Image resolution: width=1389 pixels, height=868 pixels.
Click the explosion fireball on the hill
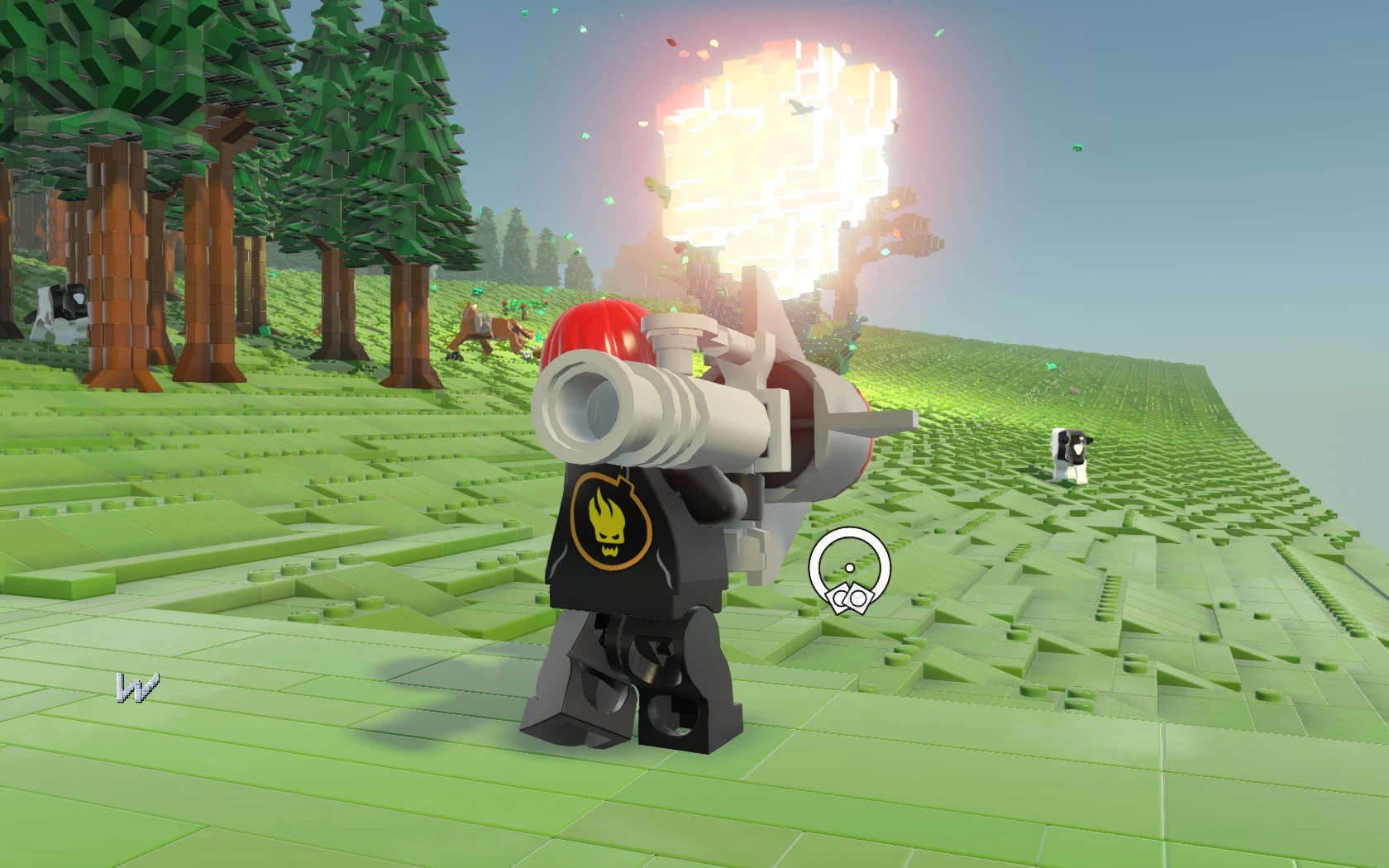pos(769,149)
